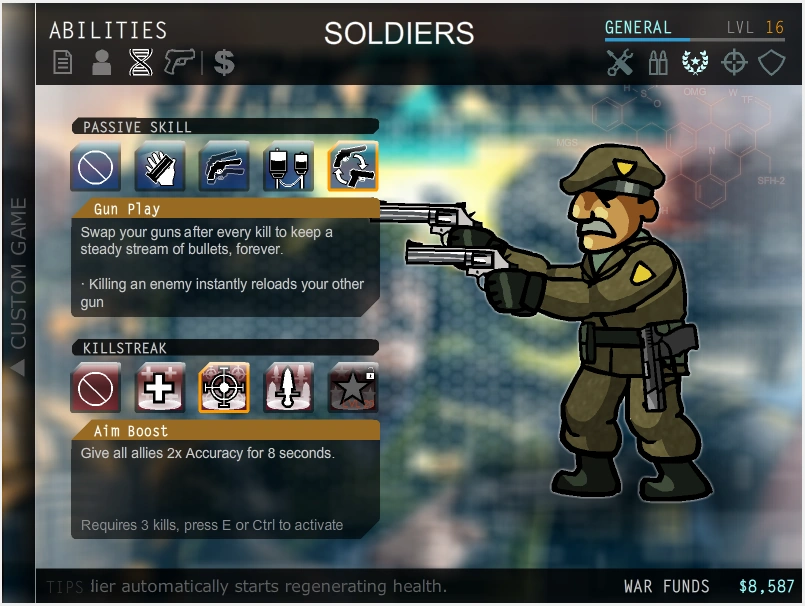
Task: Select the empty no-passive skill slot
Action: (96, 166)
